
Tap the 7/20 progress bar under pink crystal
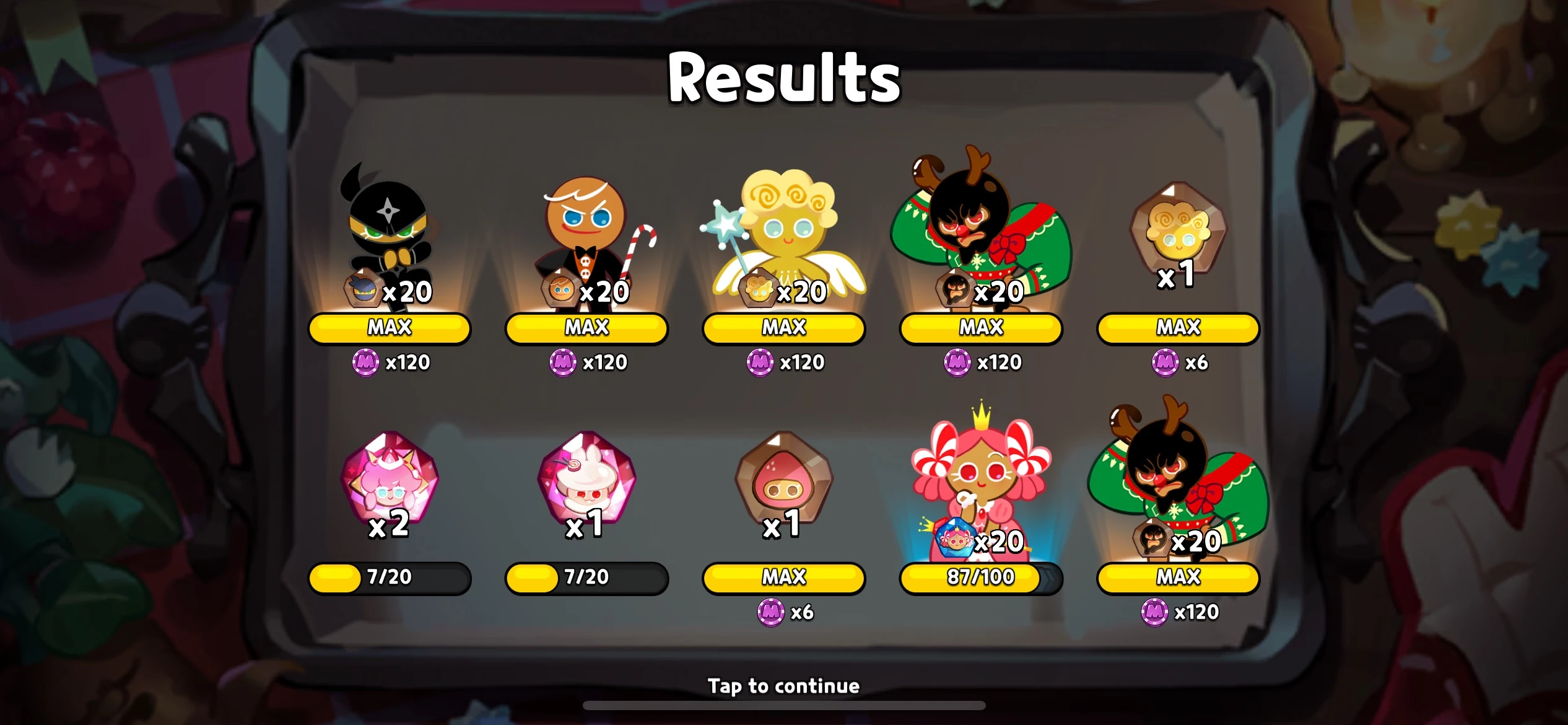pyautogui.click(x=389, y=578)
